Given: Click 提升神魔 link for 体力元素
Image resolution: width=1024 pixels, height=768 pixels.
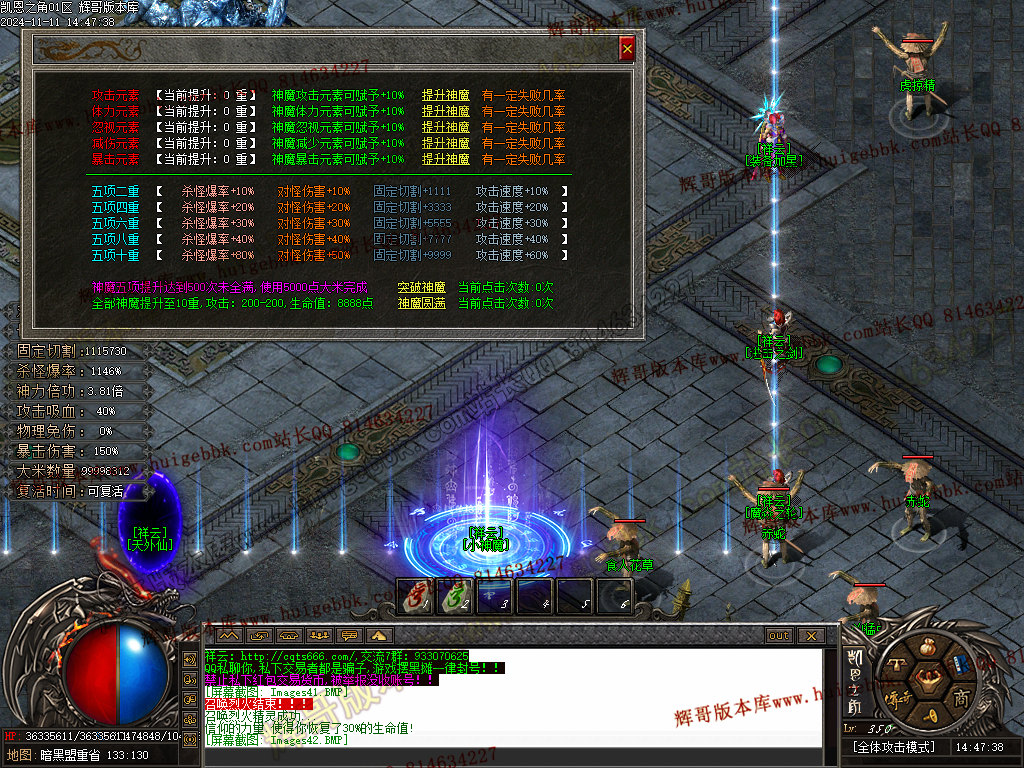Looking at the screenshot, I should 445,112.
